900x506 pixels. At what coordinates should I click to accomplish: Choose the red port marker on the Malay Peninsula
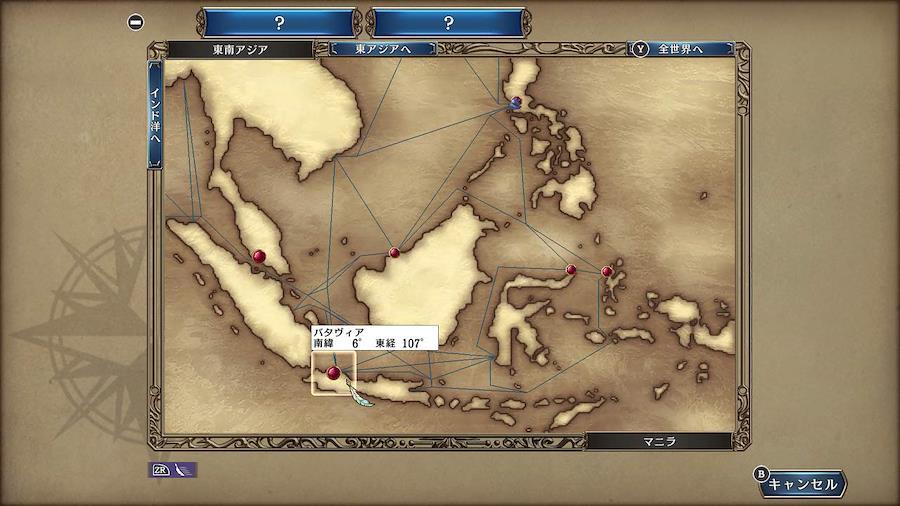pos(260,257)
